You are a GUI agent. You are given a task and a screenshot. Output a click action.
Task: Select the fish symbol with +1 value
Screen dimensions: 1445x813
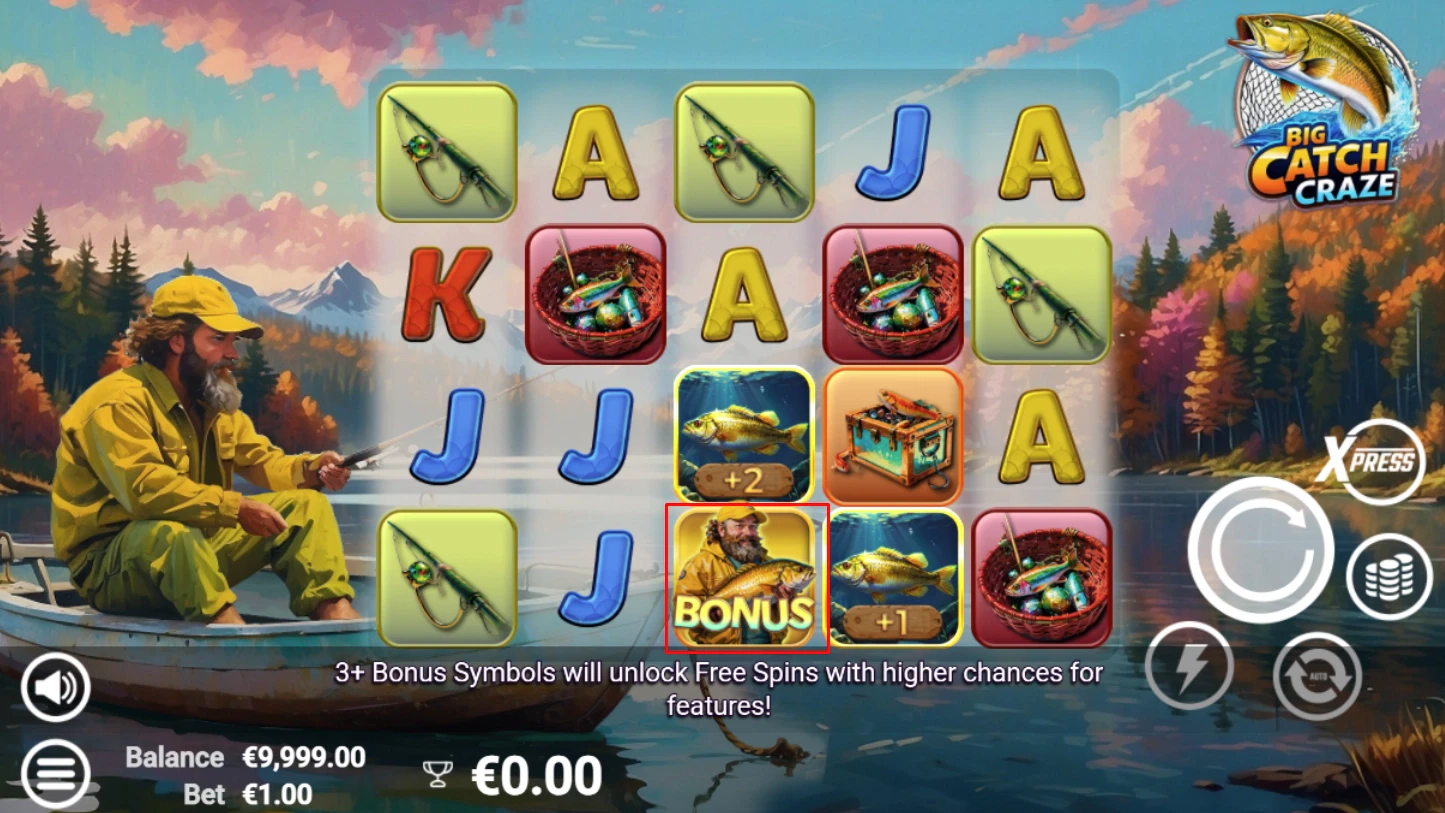pyautogui.click(x=893, y=577)
